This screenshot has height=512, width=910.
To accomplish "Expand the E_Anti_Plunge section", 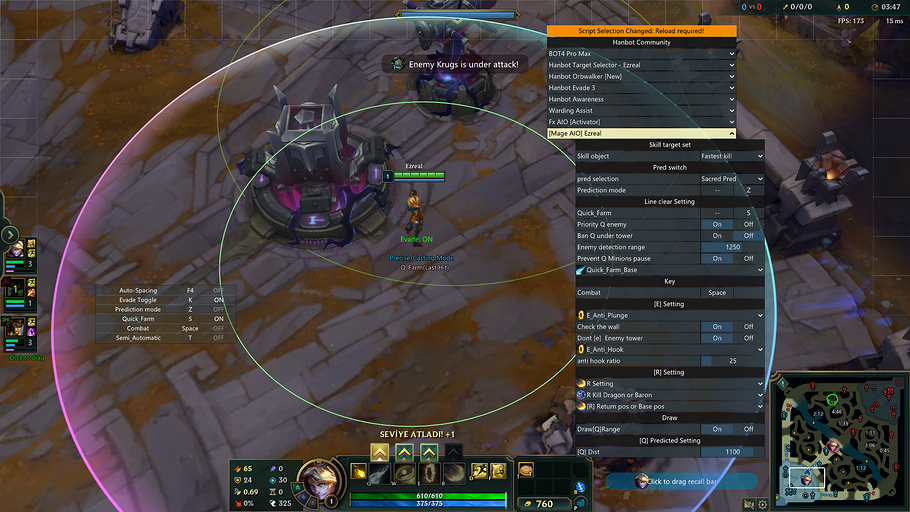I will tap(670, 315).
